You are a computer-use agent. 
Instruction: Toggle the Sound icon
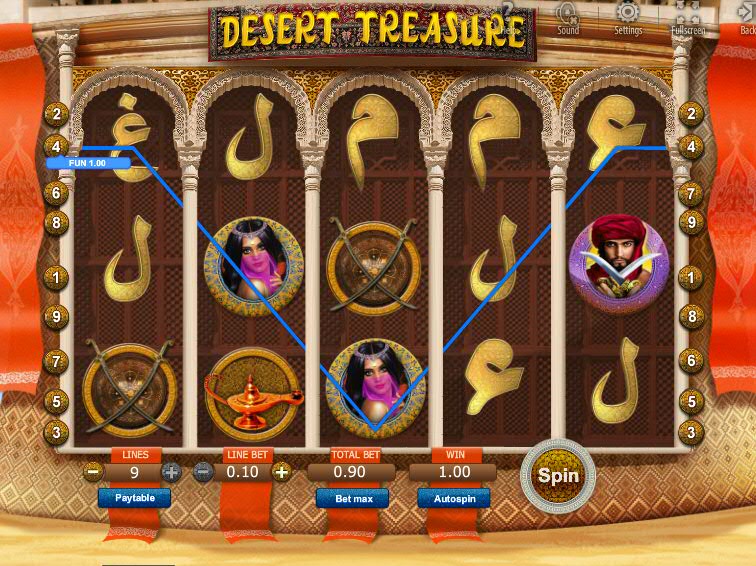[x=567, y=14]
